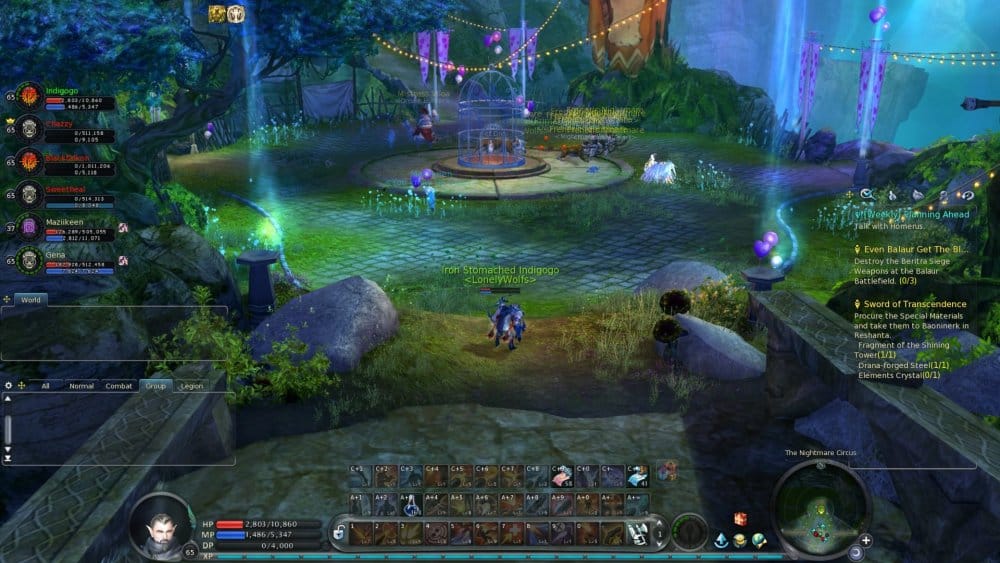The image size is (1000, 563).
Task: Select the Group chat tab
Action: [x=155, y=385]
